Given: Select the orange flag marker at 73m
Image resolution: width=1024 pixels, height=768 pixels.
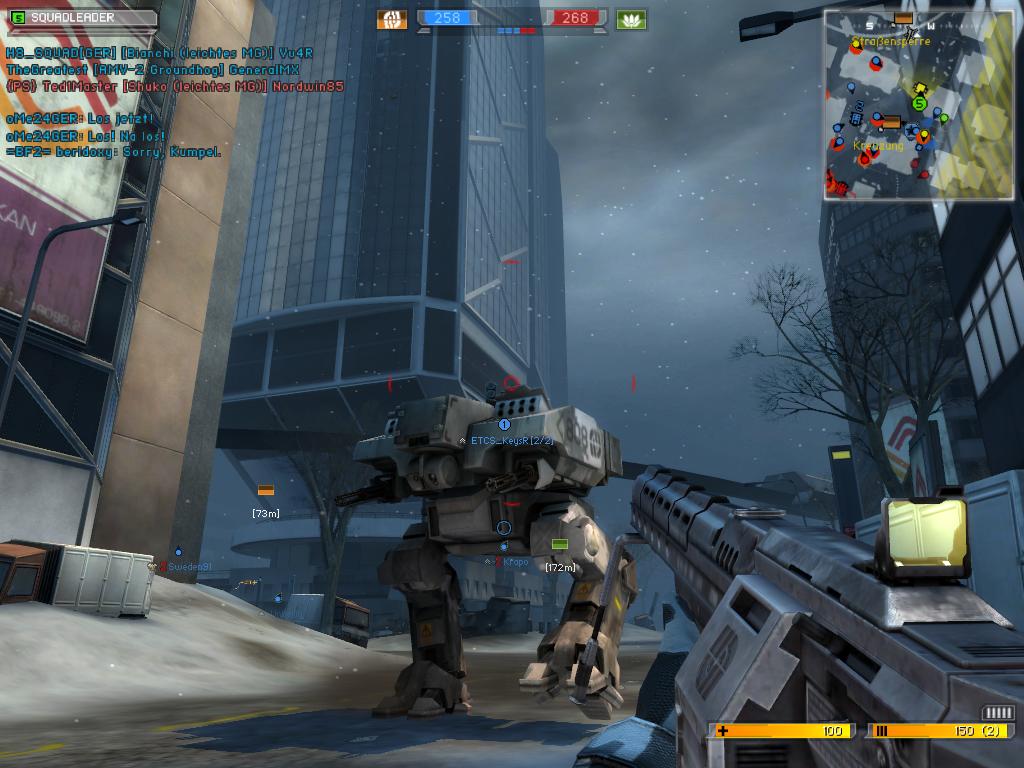Looking at the screenshot, I should point(265,490).
